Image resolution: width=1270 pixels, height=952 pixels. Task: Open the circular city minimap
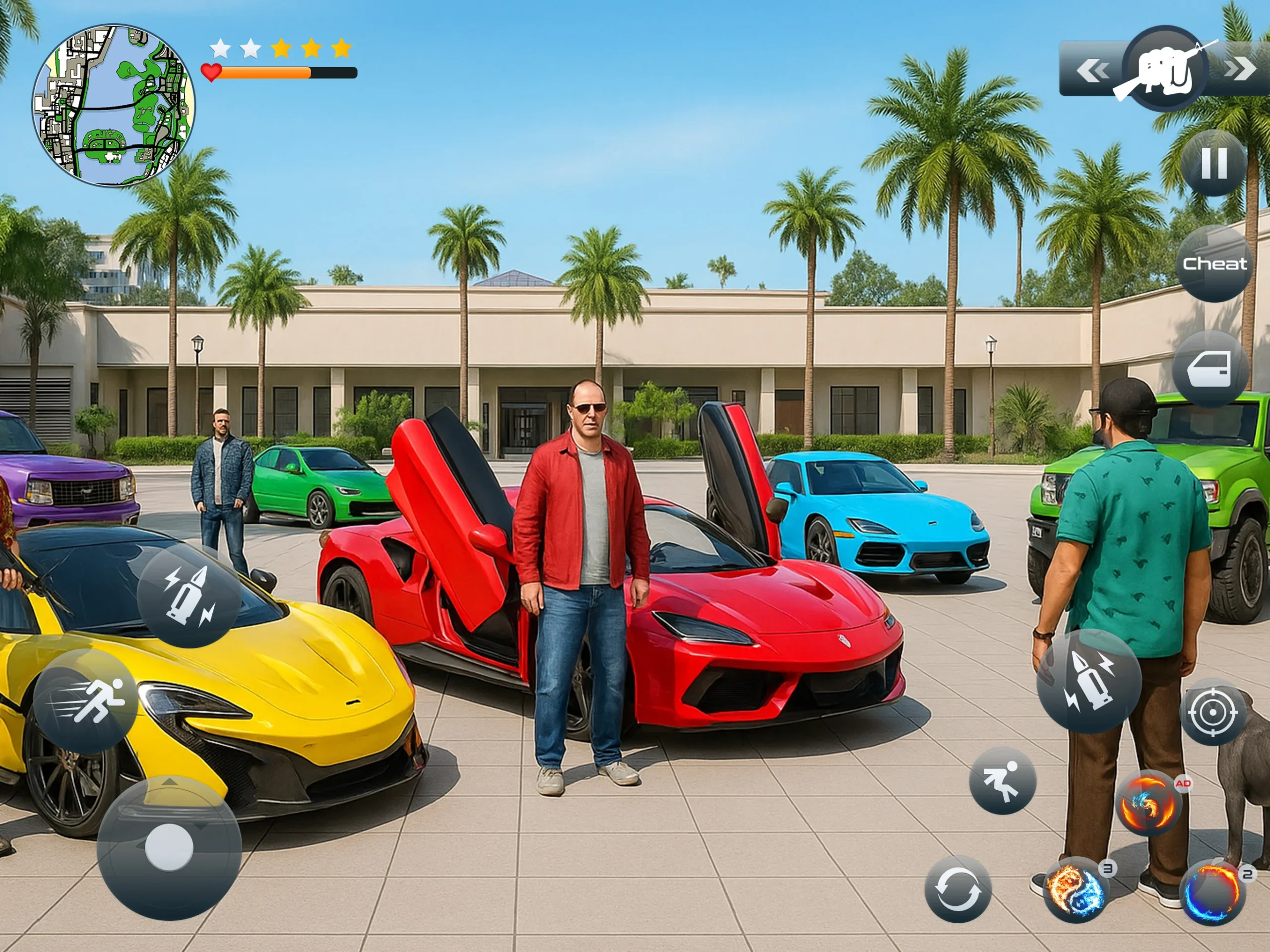114,106
